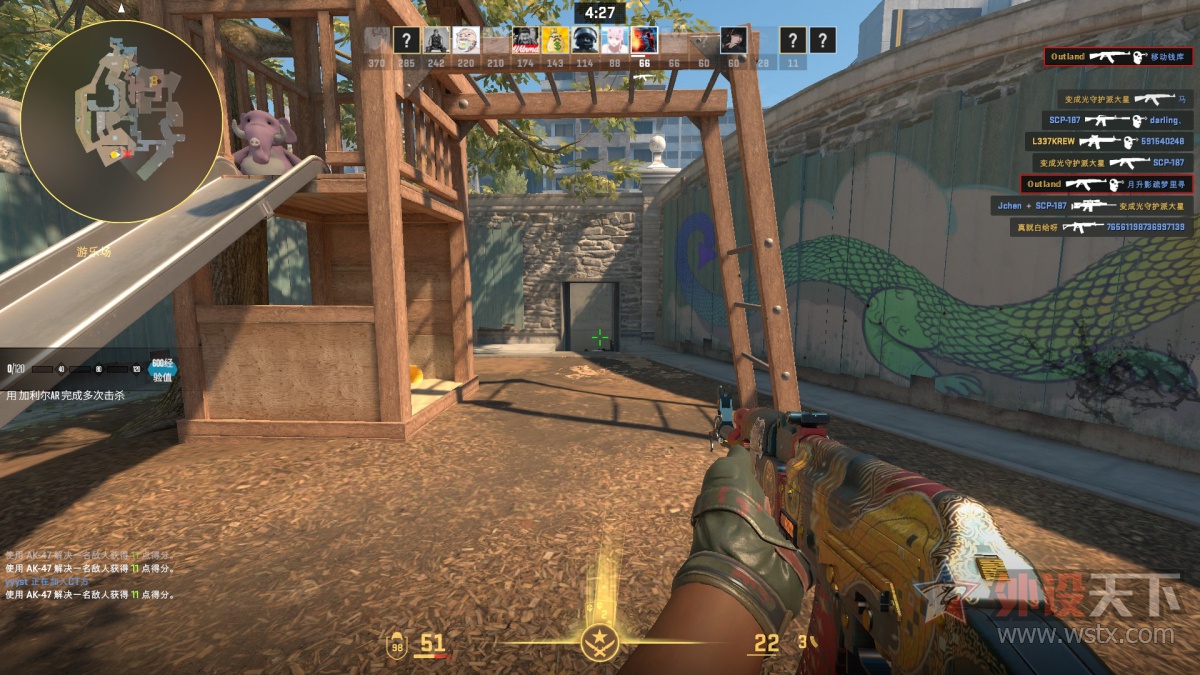
Task: Click the L337KREW kill feed entry
Action: [1106, 141]
